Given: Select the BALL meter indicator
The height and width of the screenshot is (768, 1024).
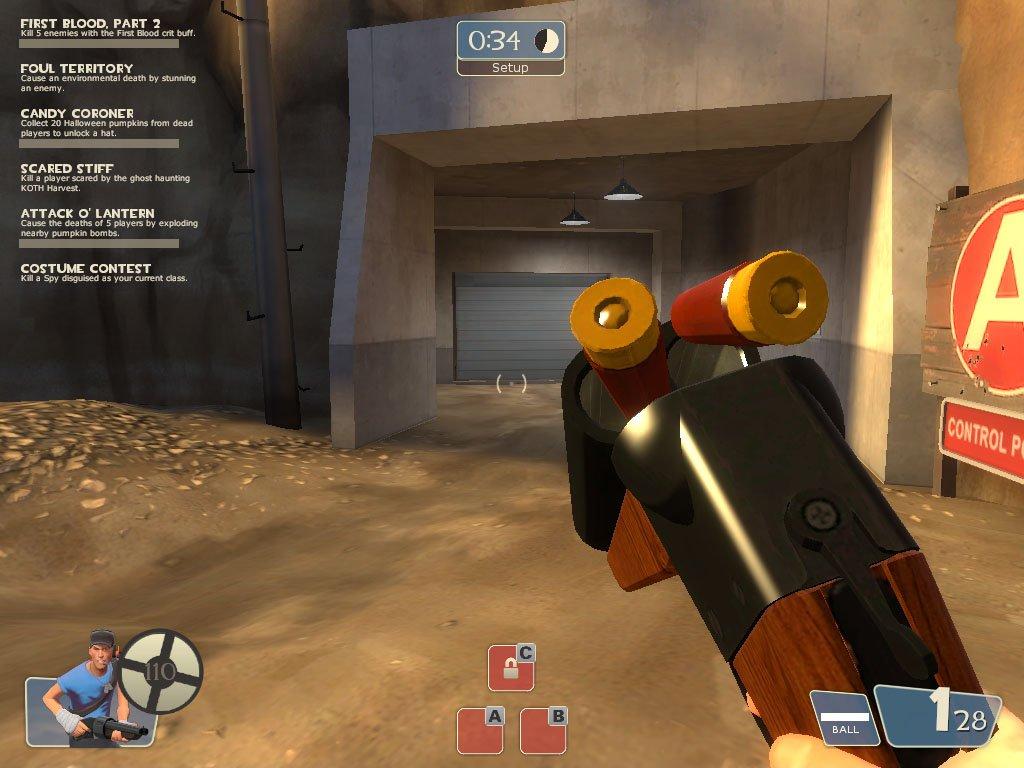Looking at the screenshot, I should pos(844,717).
